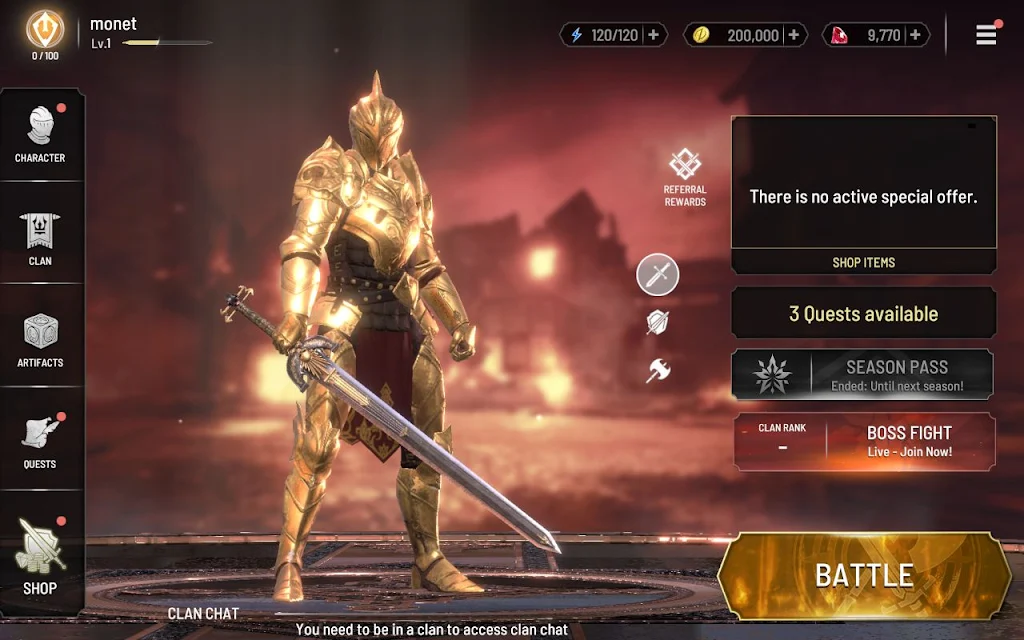Open the Artifacts menu
This screenshot has height=640, width=1024.
coord(40,340)
